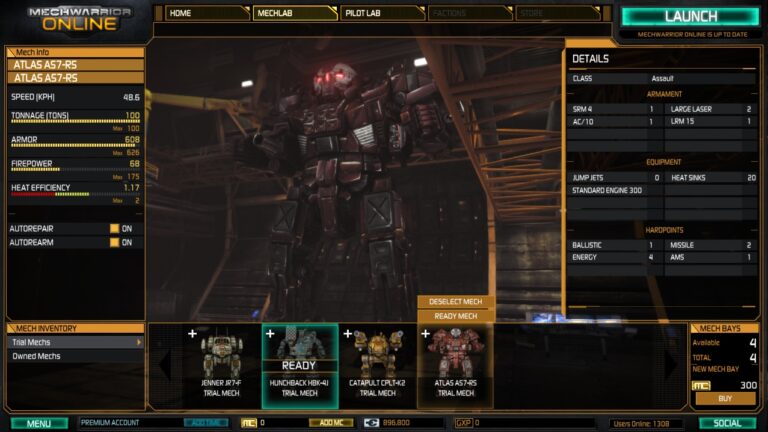Click the Add MC button

[330, 423]
